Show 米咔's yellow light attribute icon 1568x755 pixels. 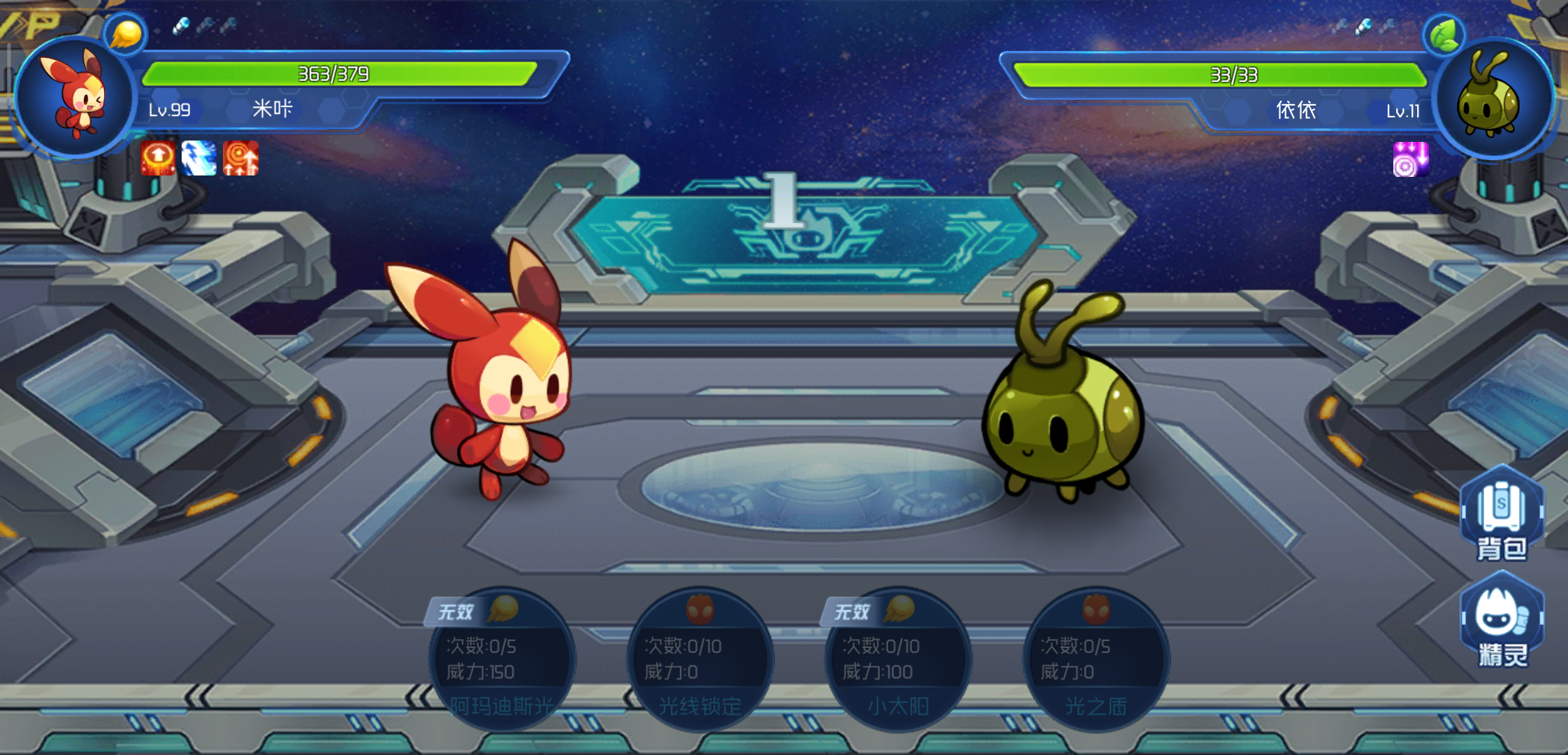point(125,34)
